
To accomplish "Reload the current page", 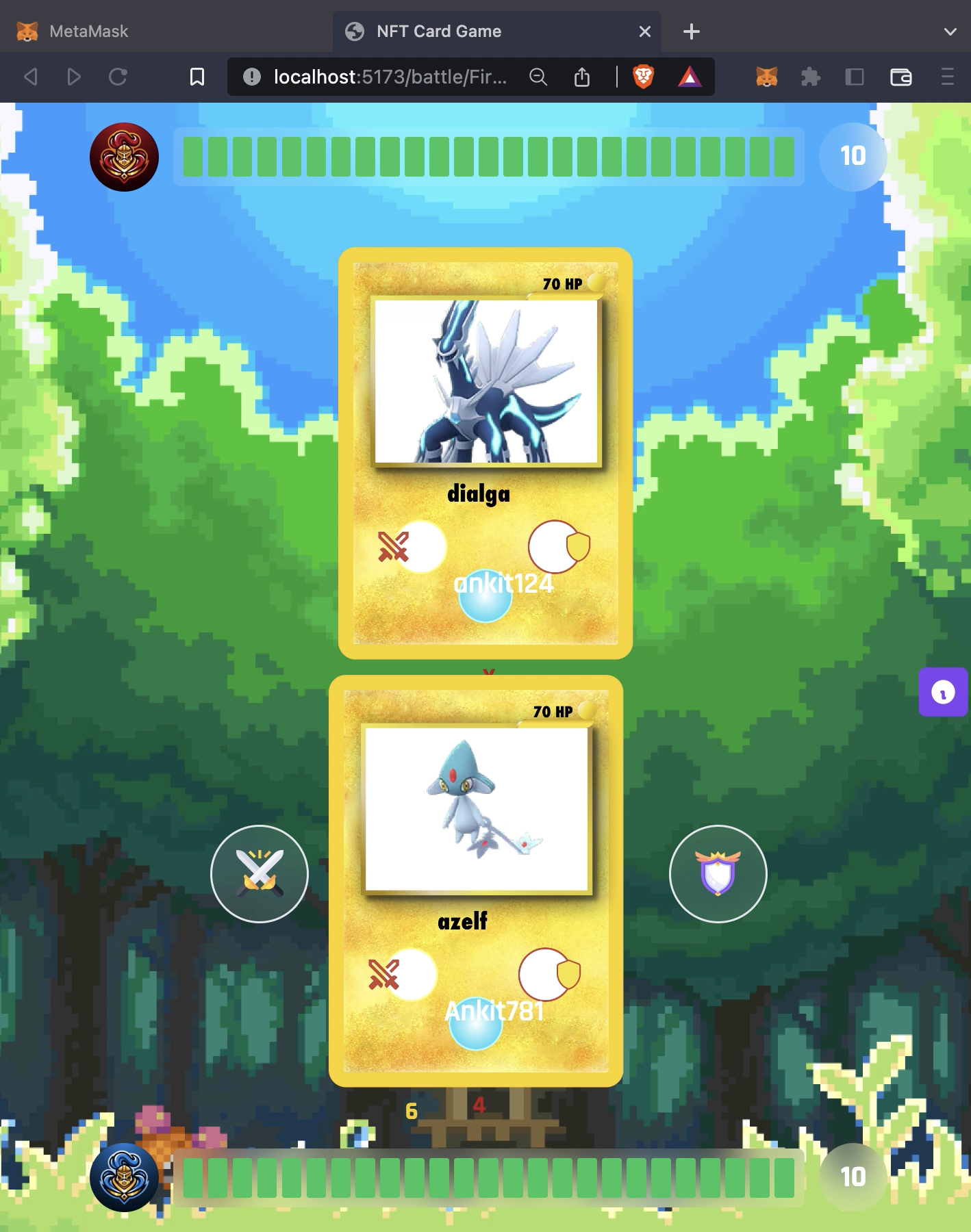I will point(118,77).
